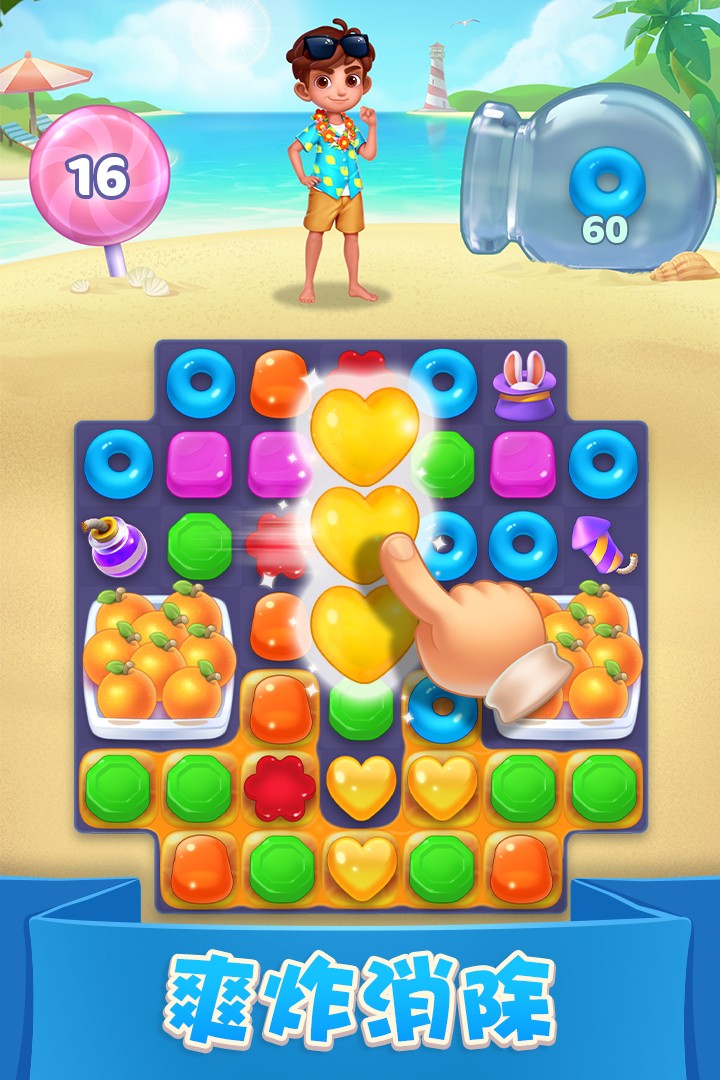Choose the orange jelly candy in the top row
The width and height of the screenshot is (720, 1080).
point(281,383)
